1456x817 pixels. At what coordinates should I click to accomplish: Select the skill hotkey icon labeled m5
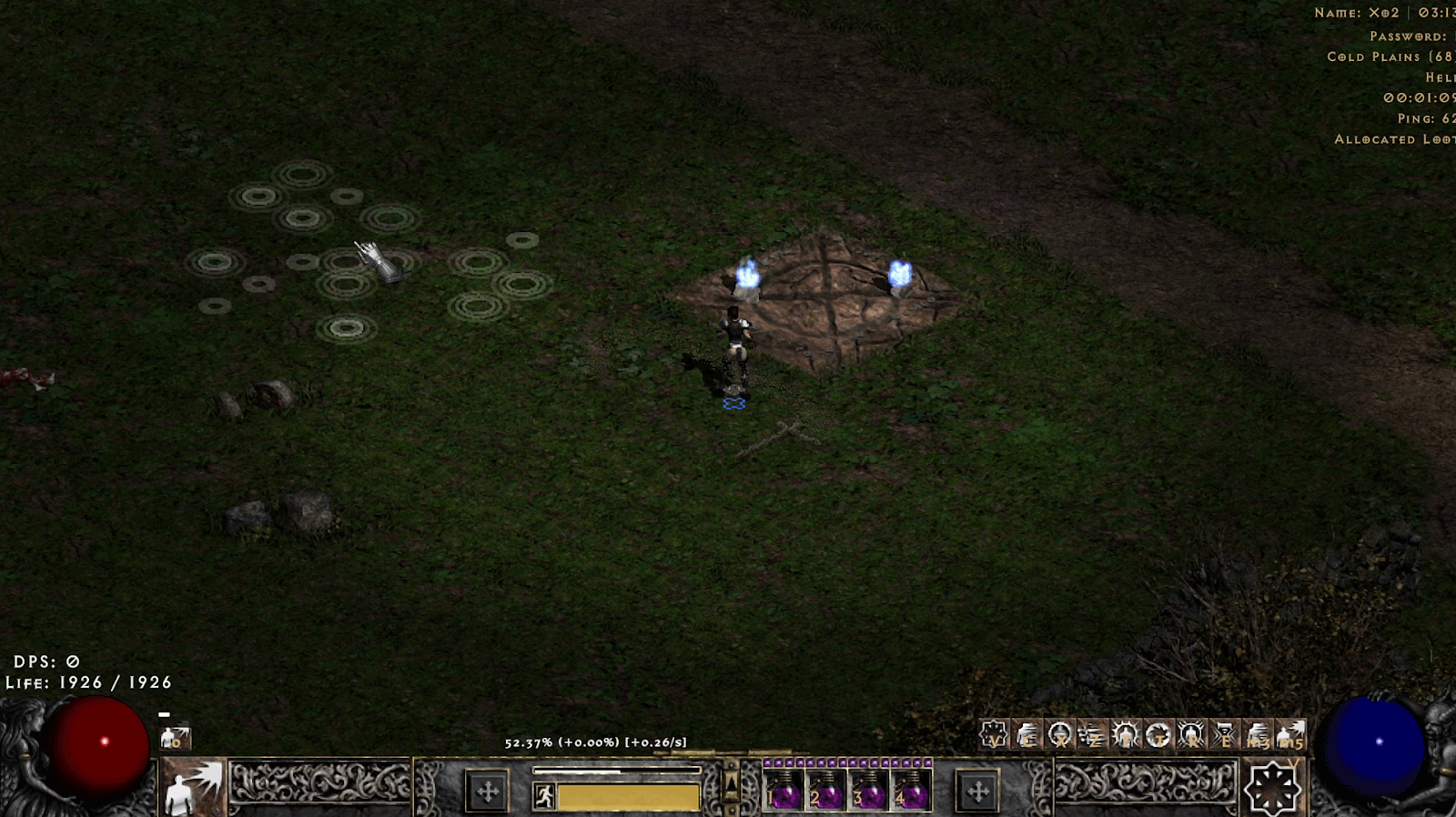pos(1290,734)
